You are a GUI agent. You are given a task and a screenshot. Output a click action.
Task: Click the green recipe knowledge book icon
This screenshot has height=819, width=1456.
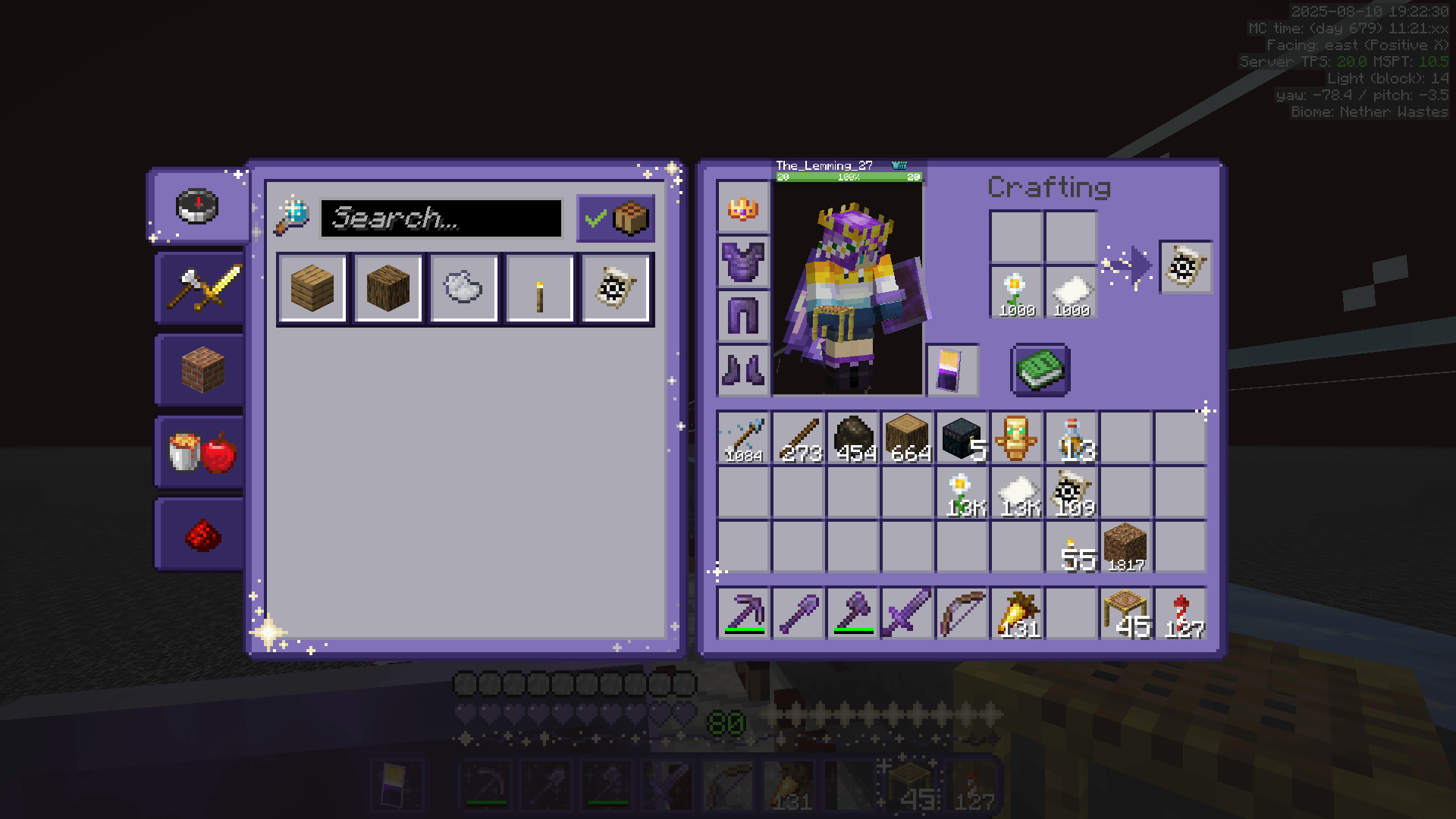pos(1040,371)
